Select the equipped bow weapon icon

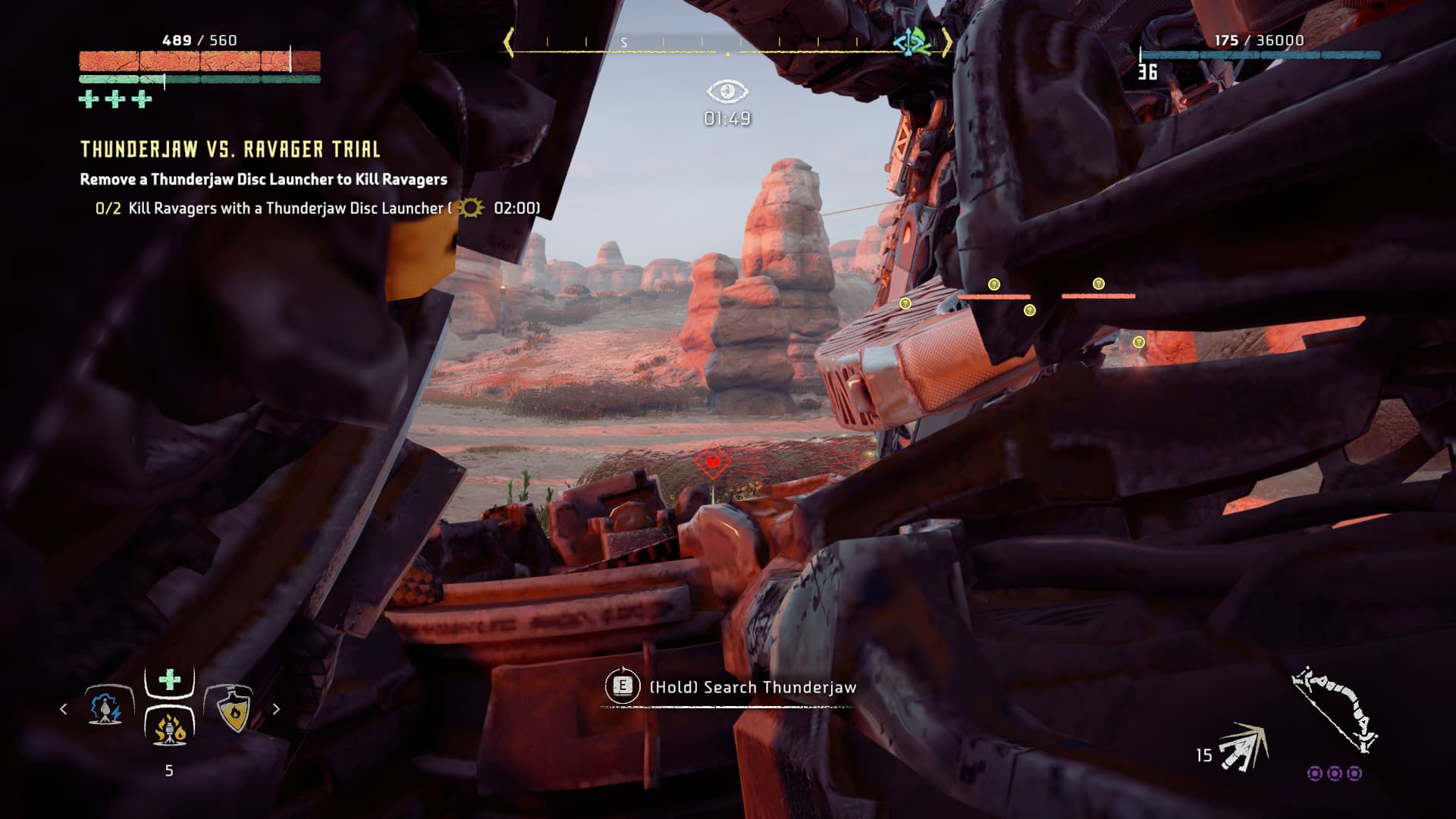pos(1335,710)
